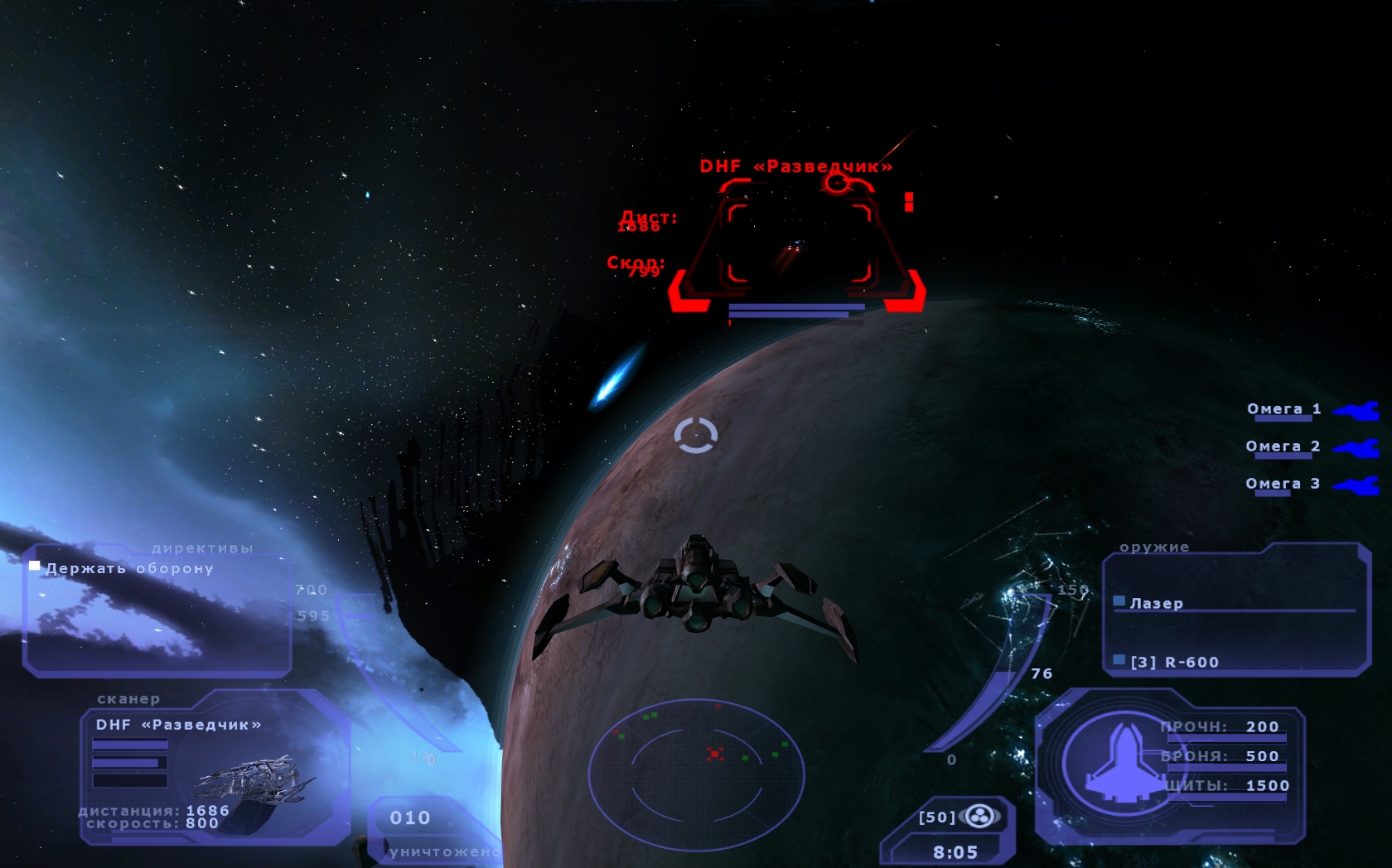Select wingman Омега 2 in the squad list
The height and width of the screenshot is (868, 1392).
tap(1283, 446)
